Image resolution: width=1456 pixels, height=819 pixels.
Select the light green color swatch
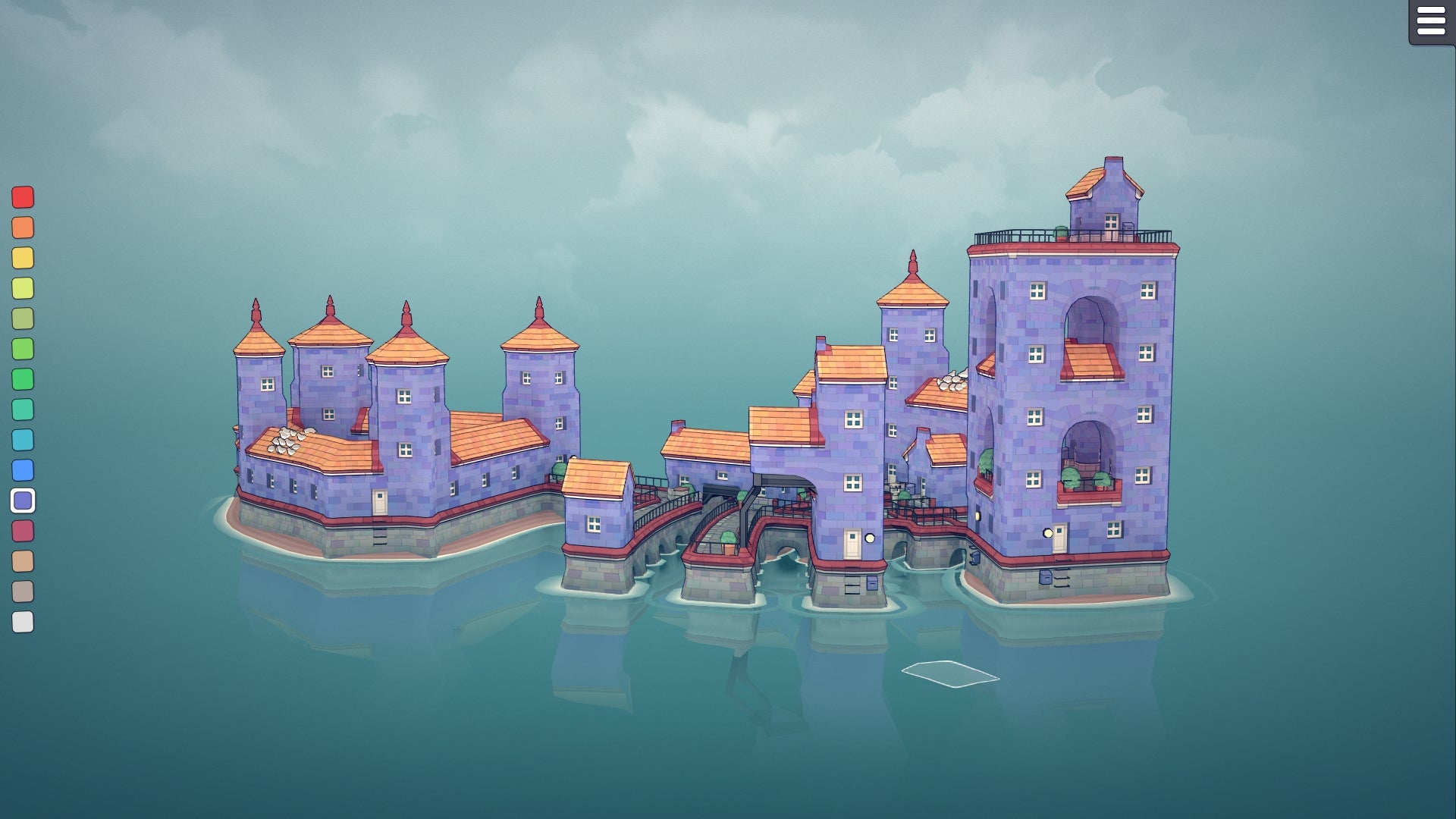pos(22,346)
